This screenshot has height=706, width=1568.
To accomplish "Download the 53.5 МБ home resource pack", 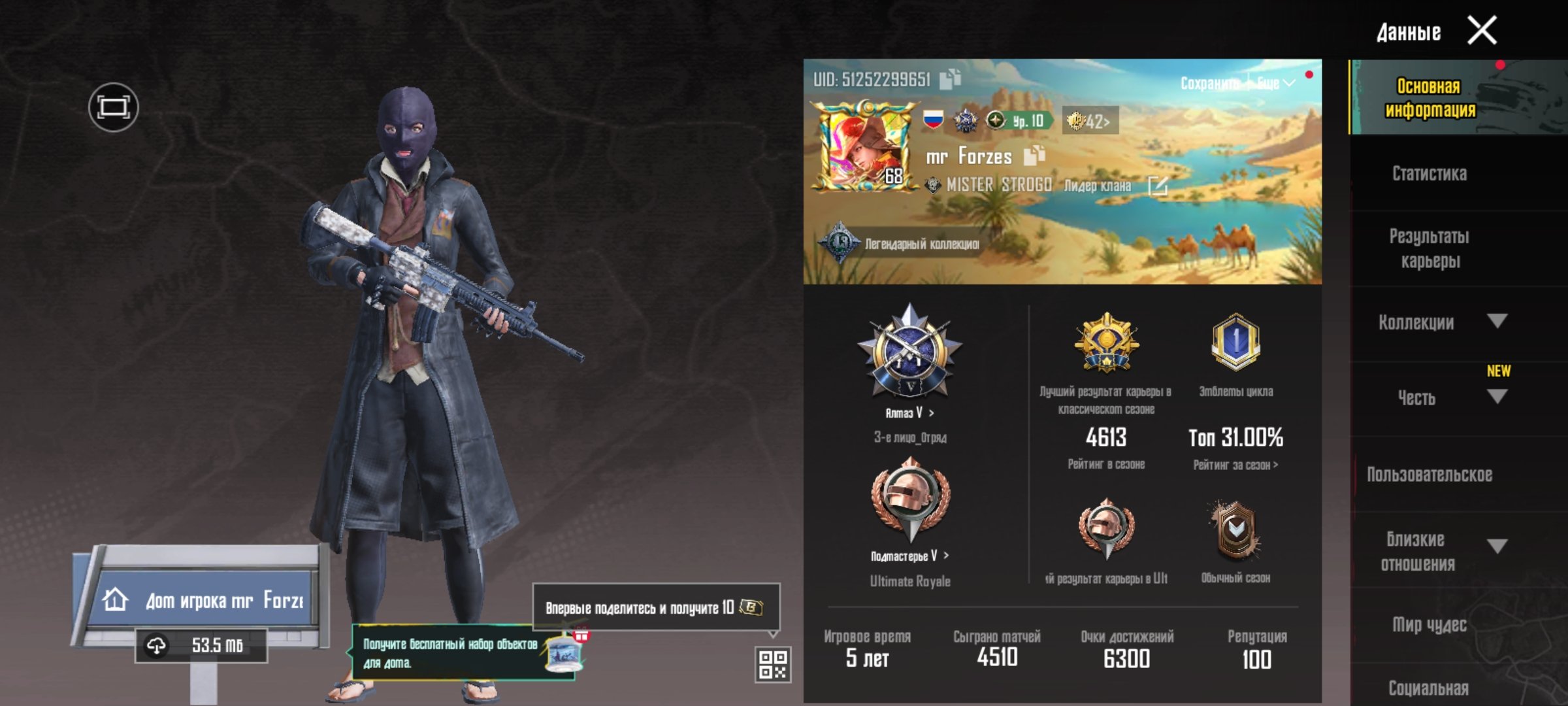I will pos(201,646).
